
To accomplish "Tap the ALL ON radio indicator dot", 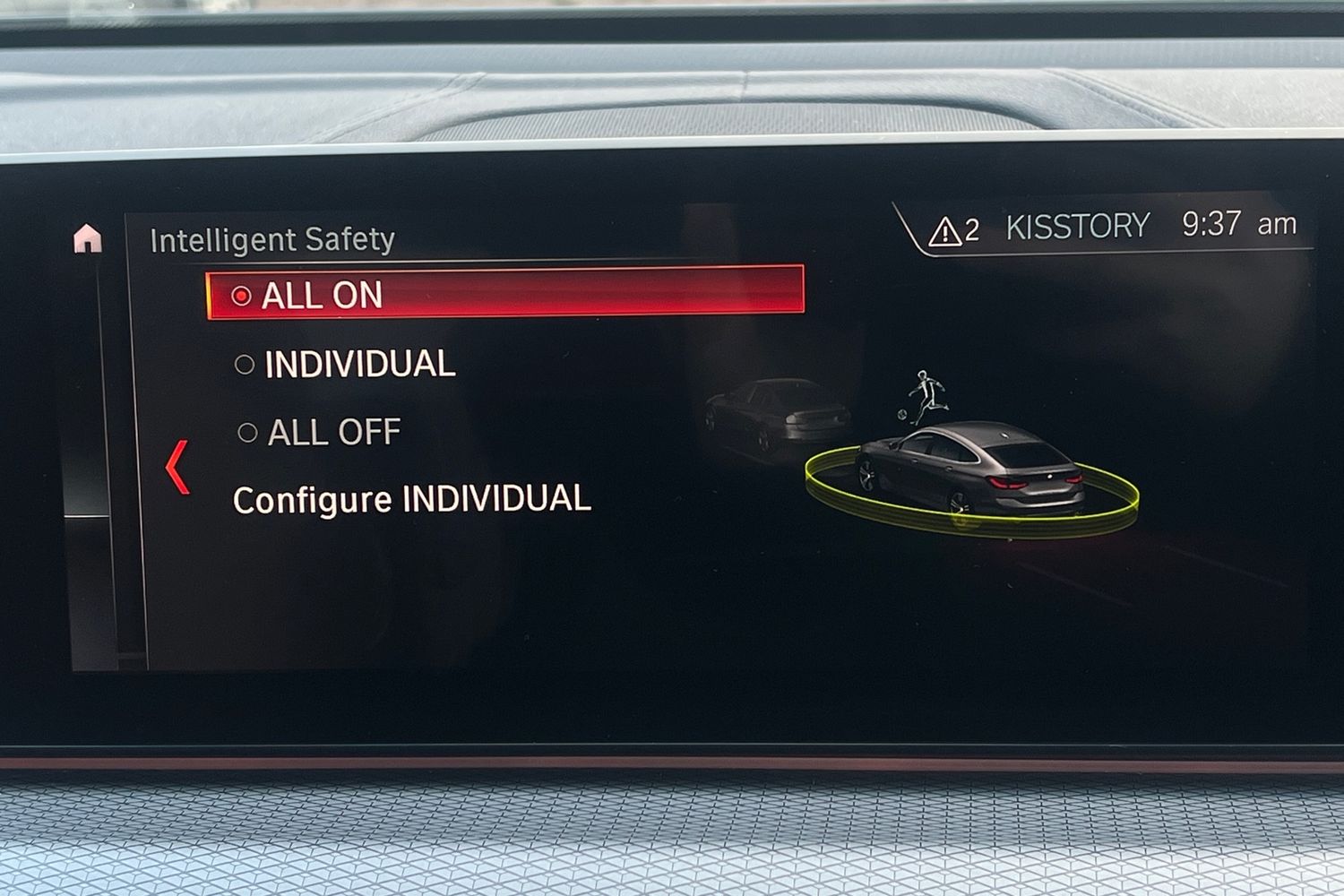I will click(243, 295).
